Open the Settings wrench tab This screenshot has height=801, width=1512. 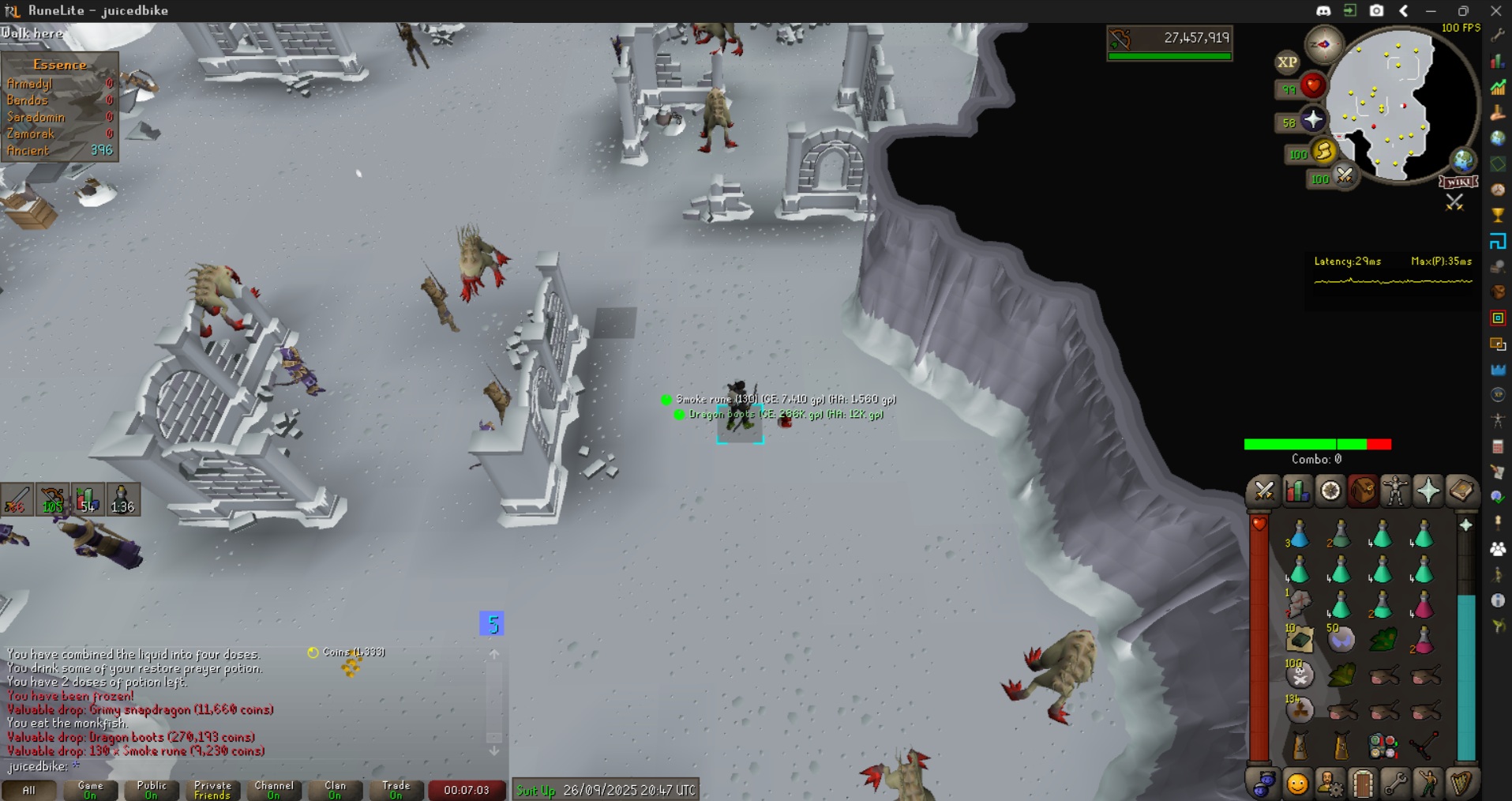pyautogui.click(x=1395, y=784)
